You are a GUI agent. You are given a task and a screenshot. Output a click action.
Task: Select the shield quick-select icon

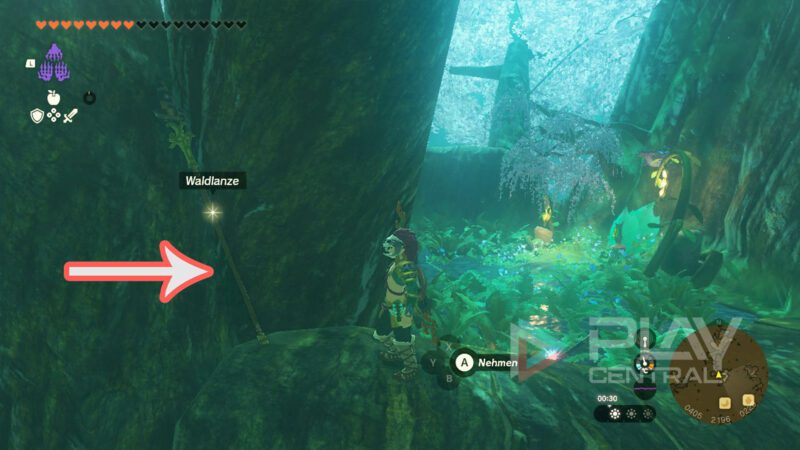[37, 116]
